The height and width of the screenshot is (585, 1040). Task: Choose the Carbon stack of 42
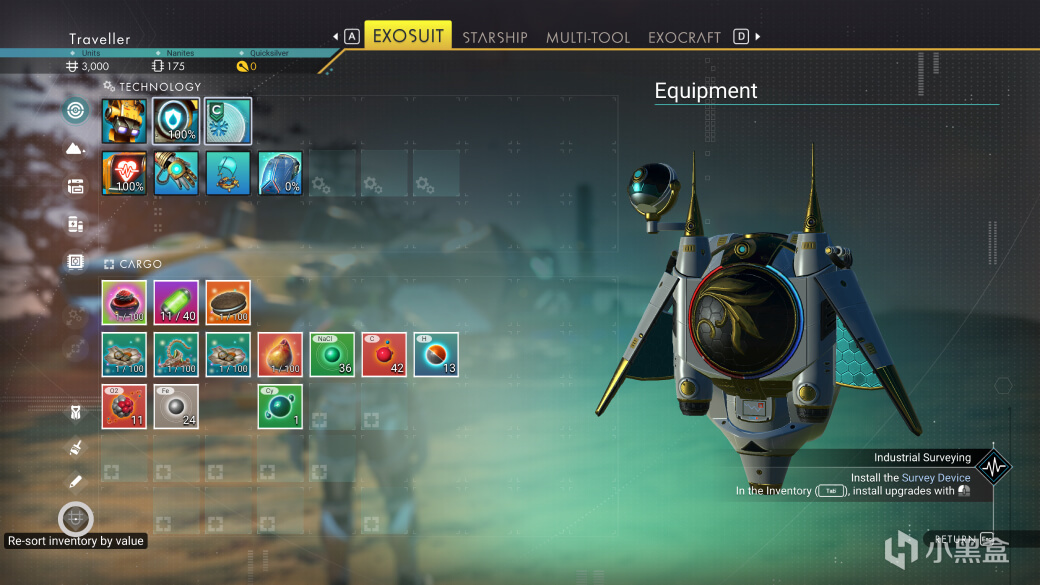384,355
